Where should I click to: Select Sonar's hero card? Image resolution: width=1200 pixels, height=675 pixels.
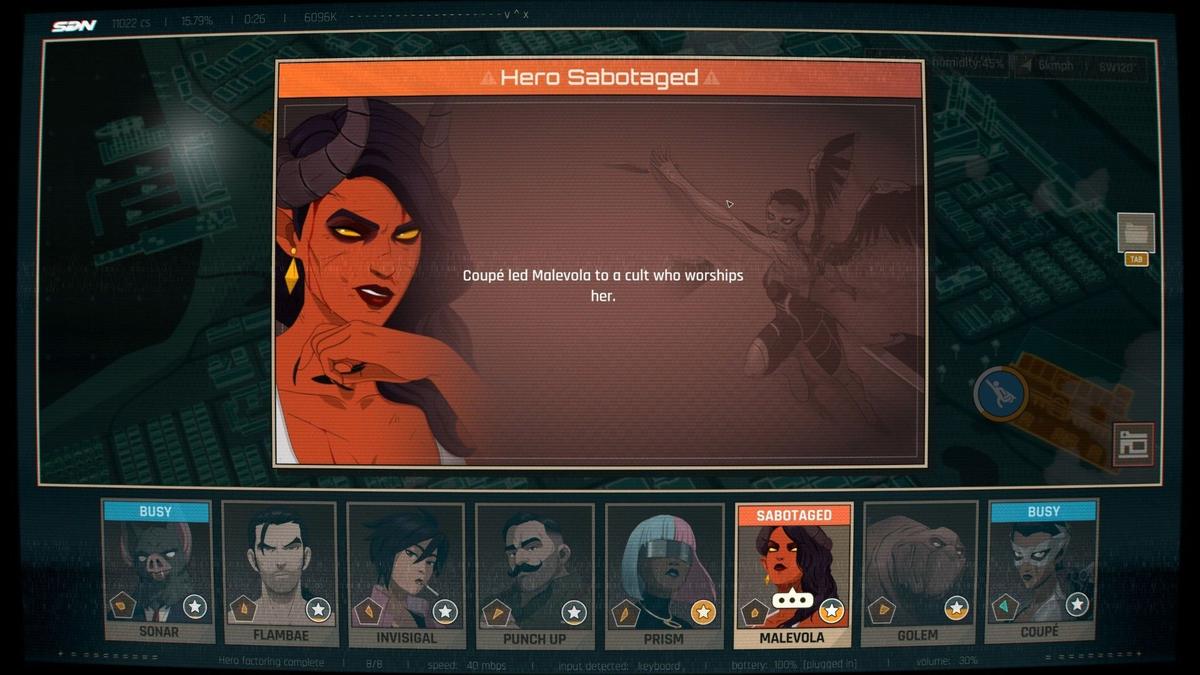(156, 572)
